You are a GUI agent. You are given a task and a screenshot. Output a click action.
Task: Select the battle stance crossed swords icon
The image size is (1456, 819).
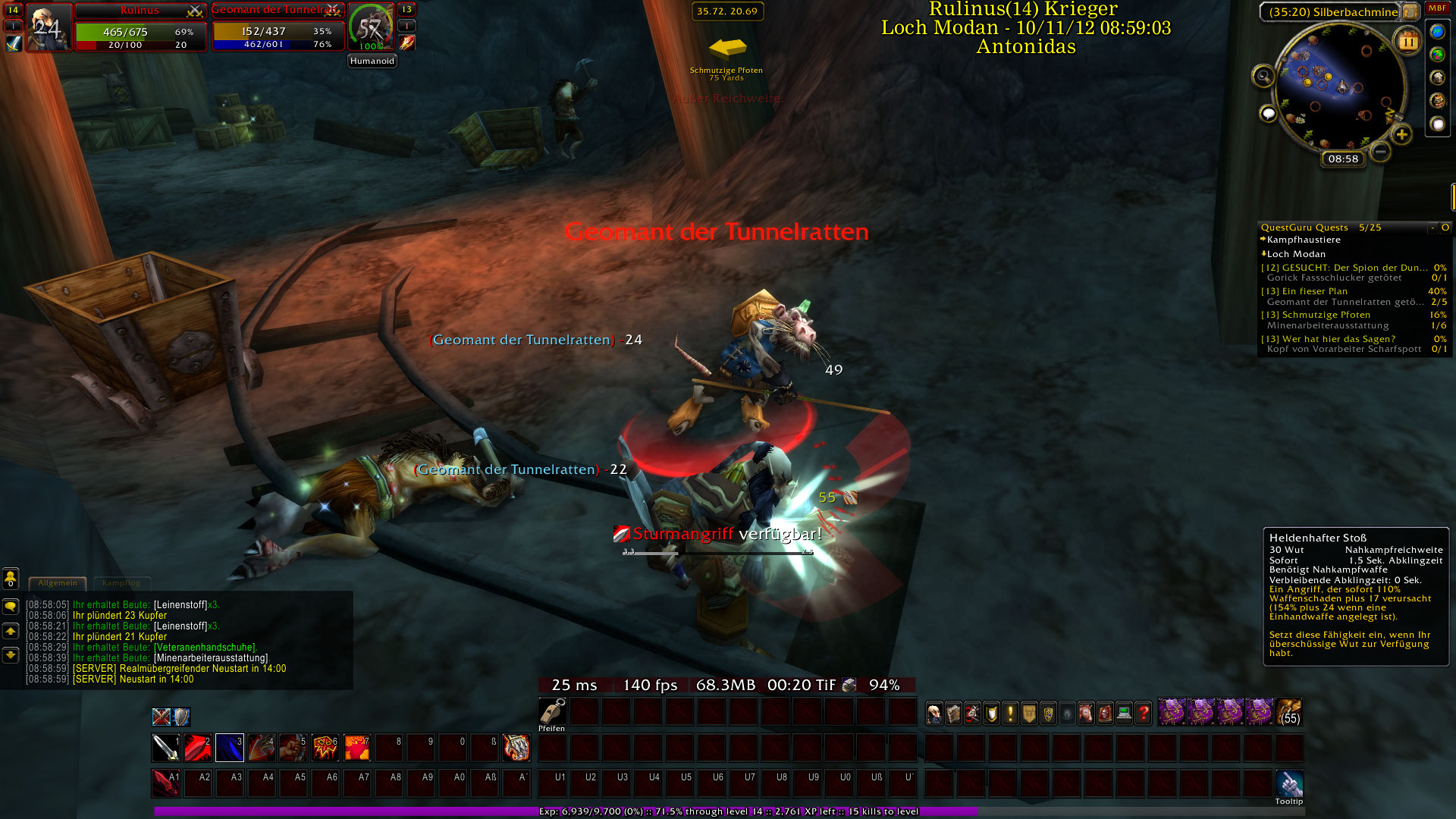point(161,717)
